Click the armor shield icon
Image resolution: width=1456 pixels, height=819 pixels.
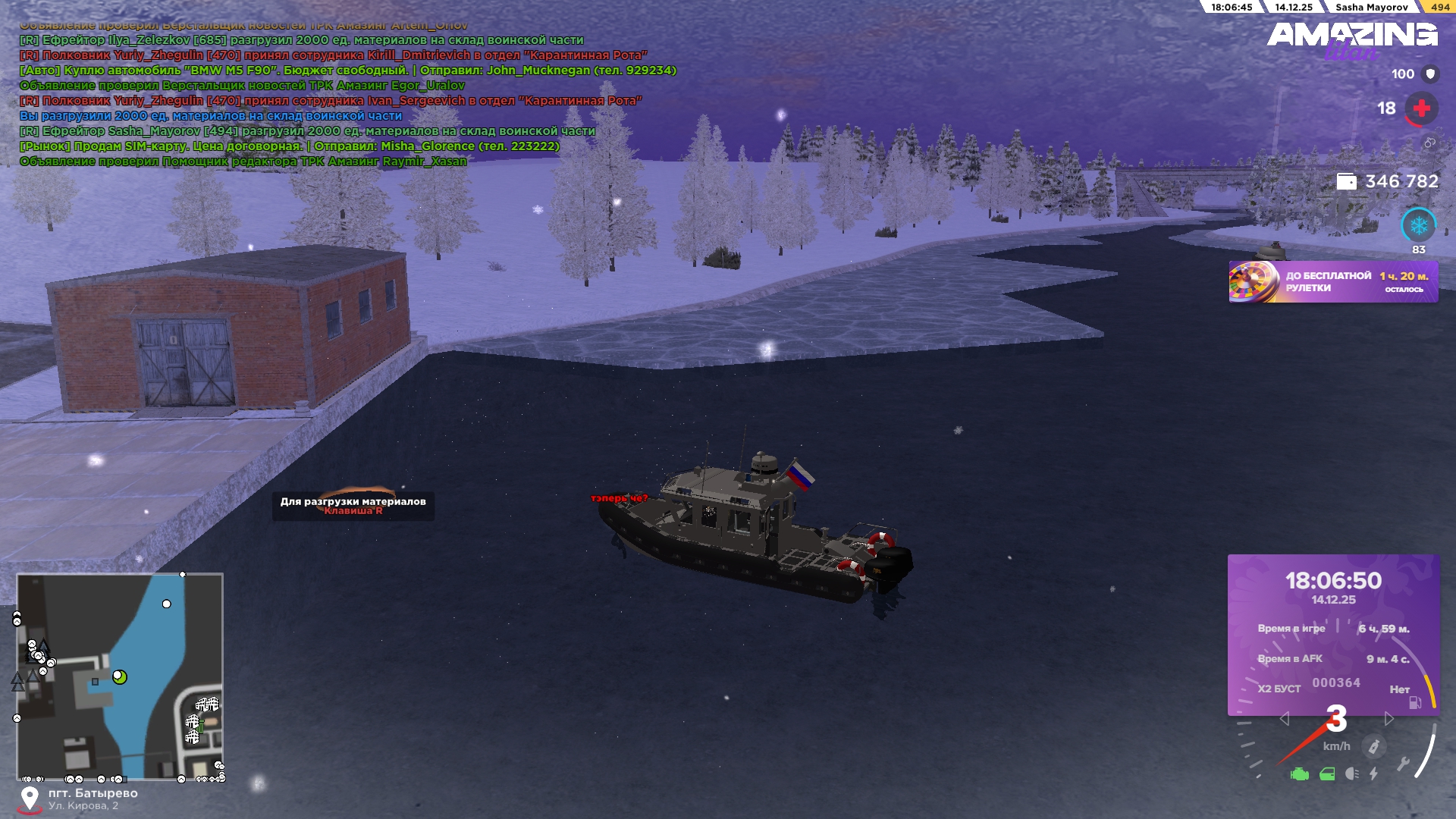click(1430, 74)
